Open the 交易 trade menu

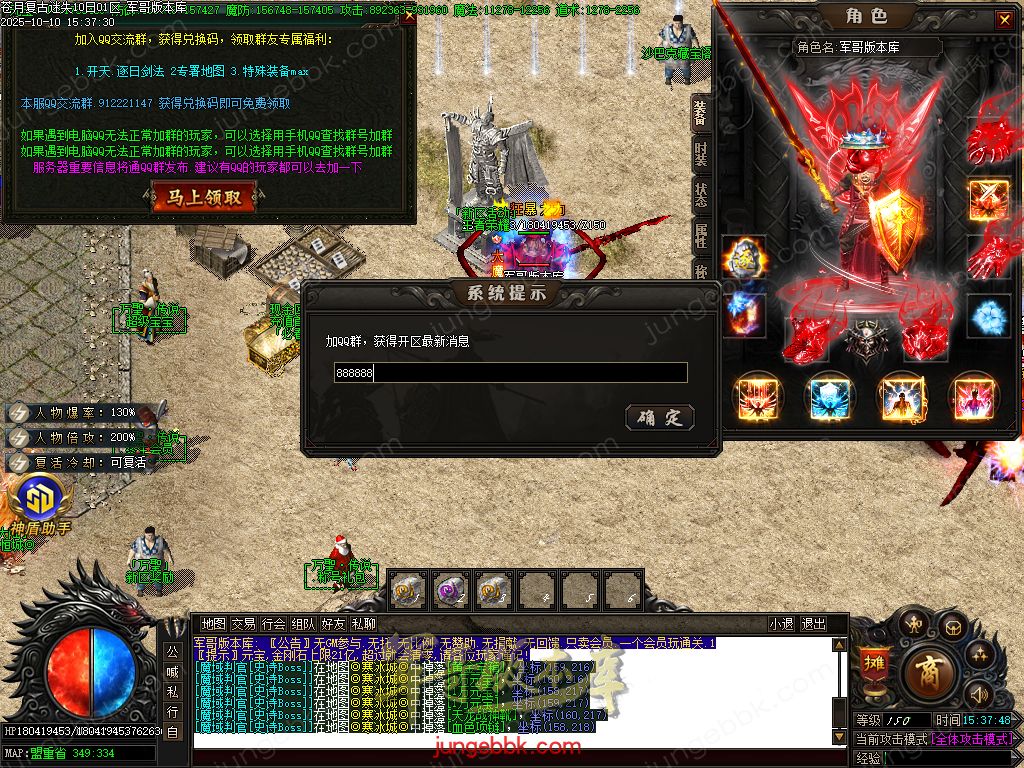tap(243, 624)
